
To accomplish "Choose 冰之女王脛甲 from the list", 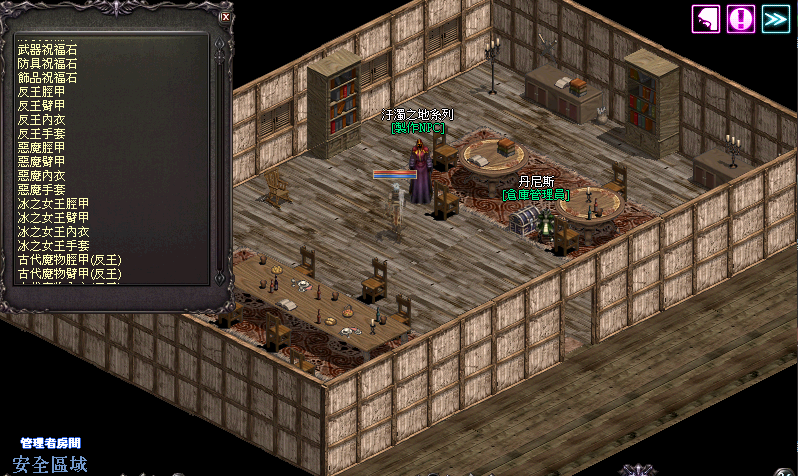I will [x=53, y=203].
